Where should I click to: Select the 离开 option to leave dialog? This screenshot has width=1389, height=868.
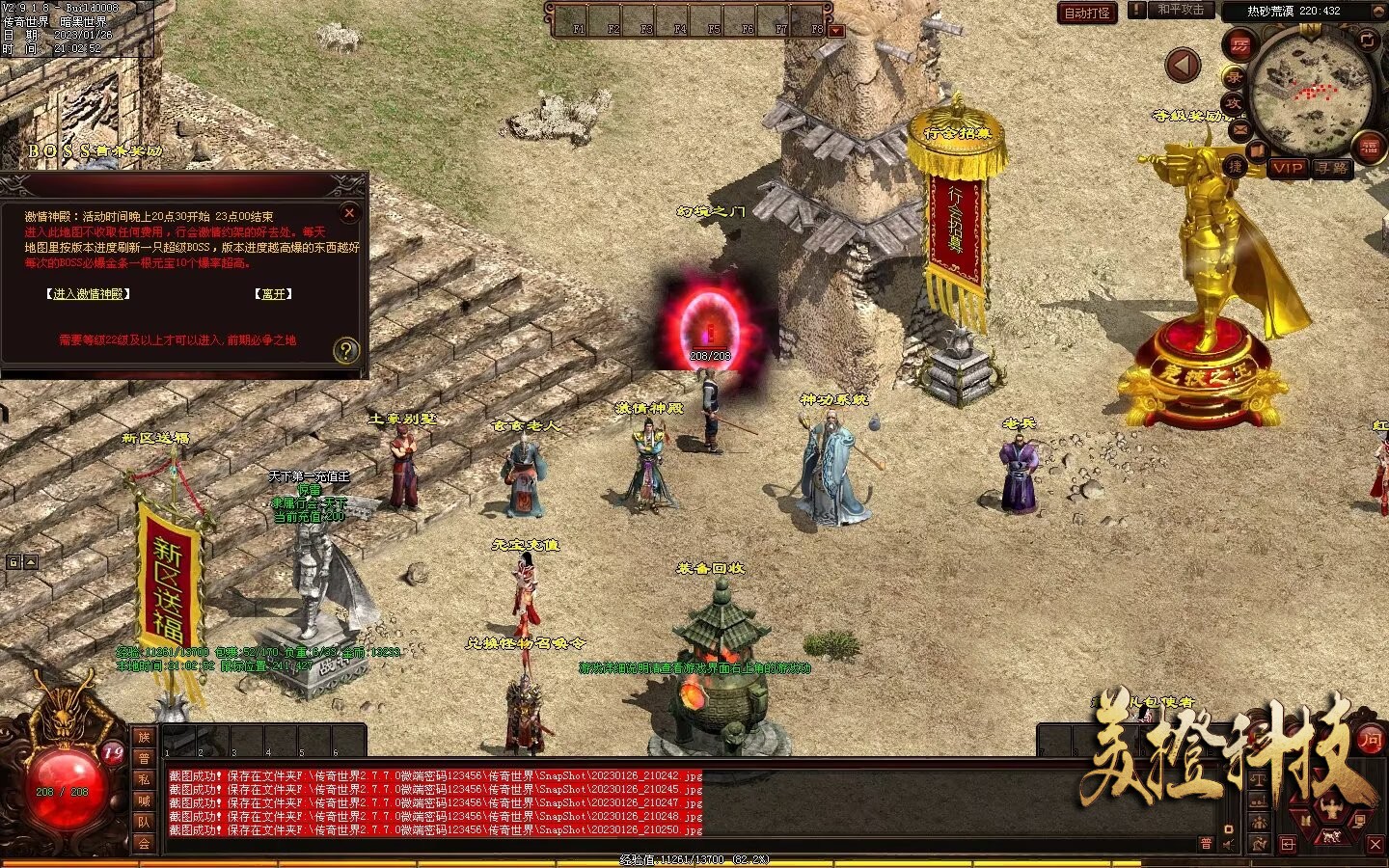point(273,294)
